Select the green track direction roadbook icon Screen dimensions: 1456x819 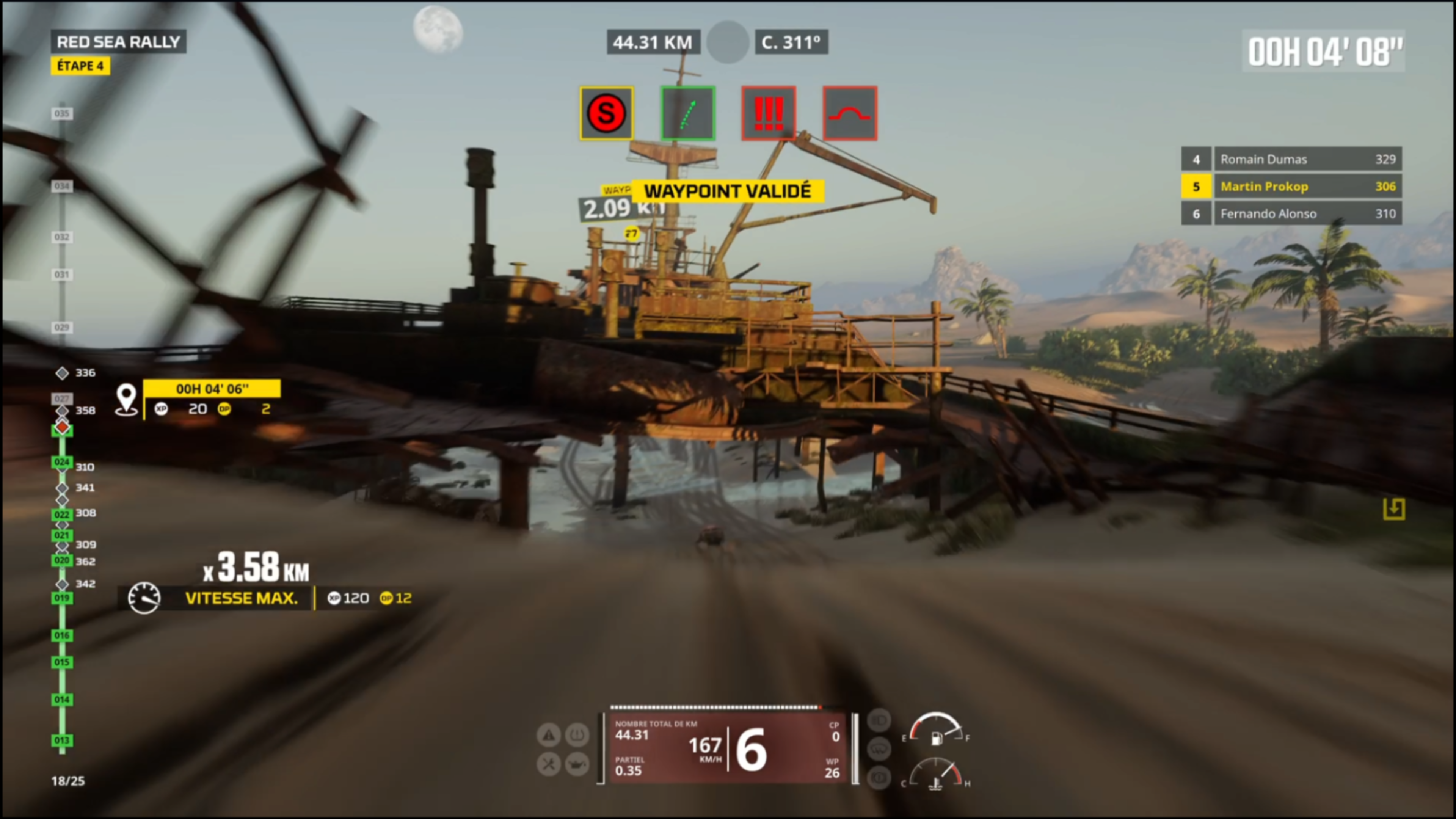tap(688, 113)
